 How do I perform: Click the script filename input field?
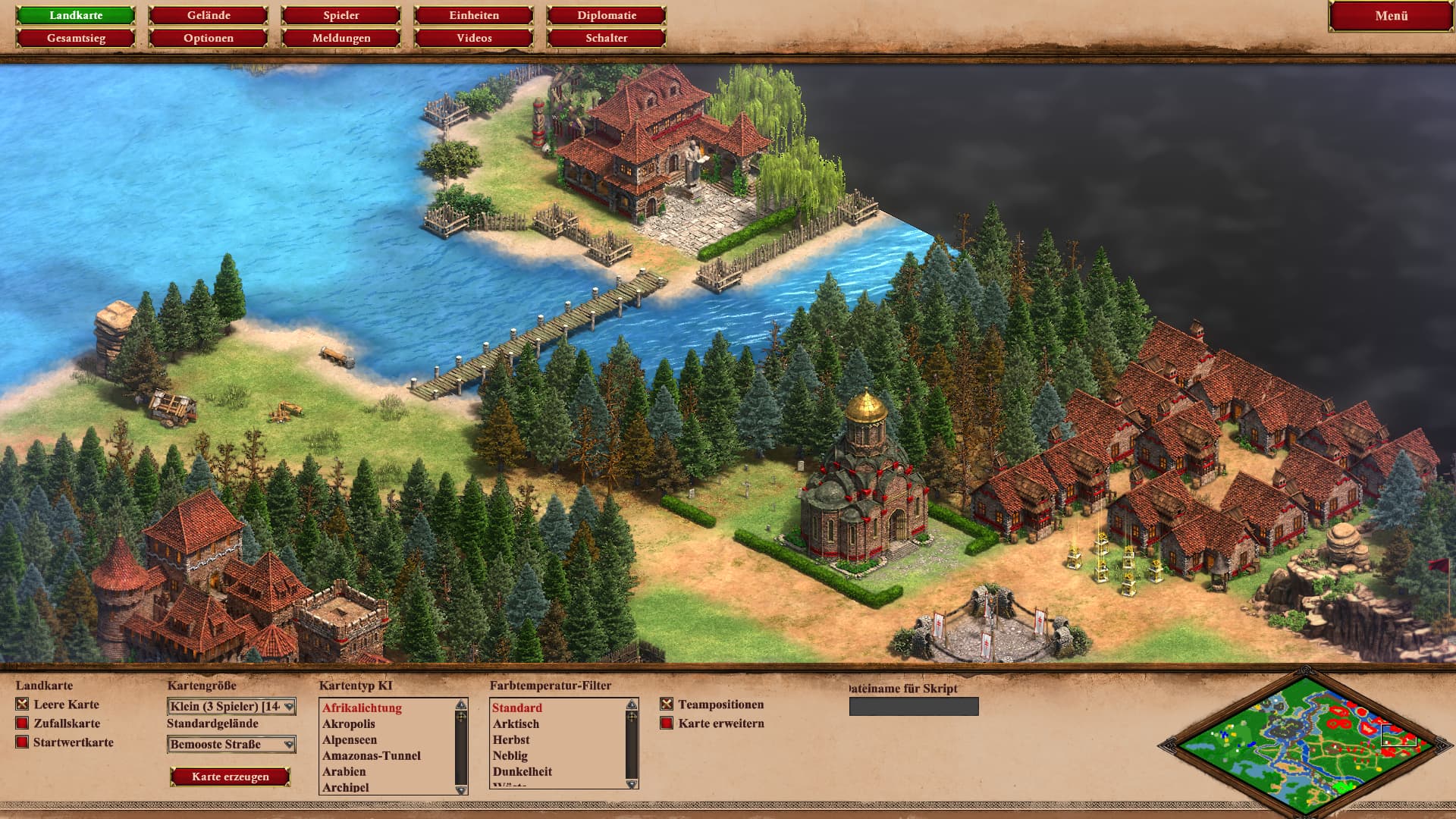pos(914,707)
